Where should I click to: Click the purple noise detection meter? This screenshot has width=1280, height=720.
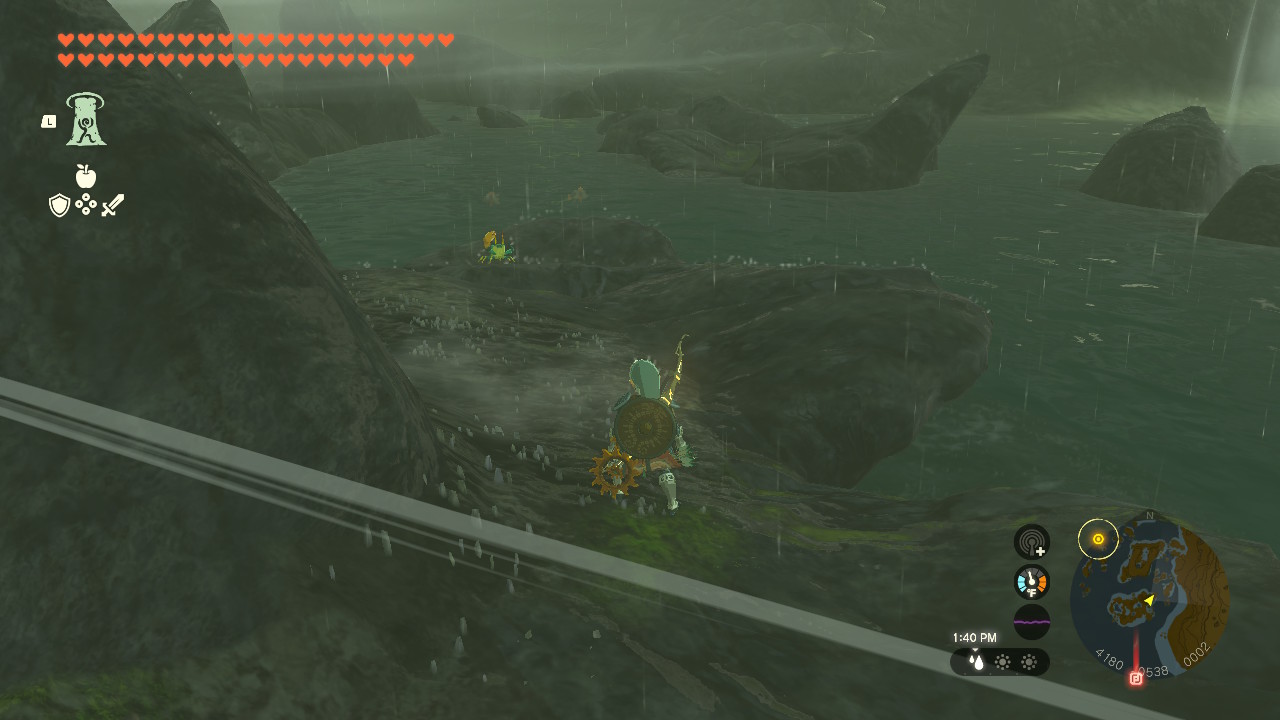tap(1031, 621)
